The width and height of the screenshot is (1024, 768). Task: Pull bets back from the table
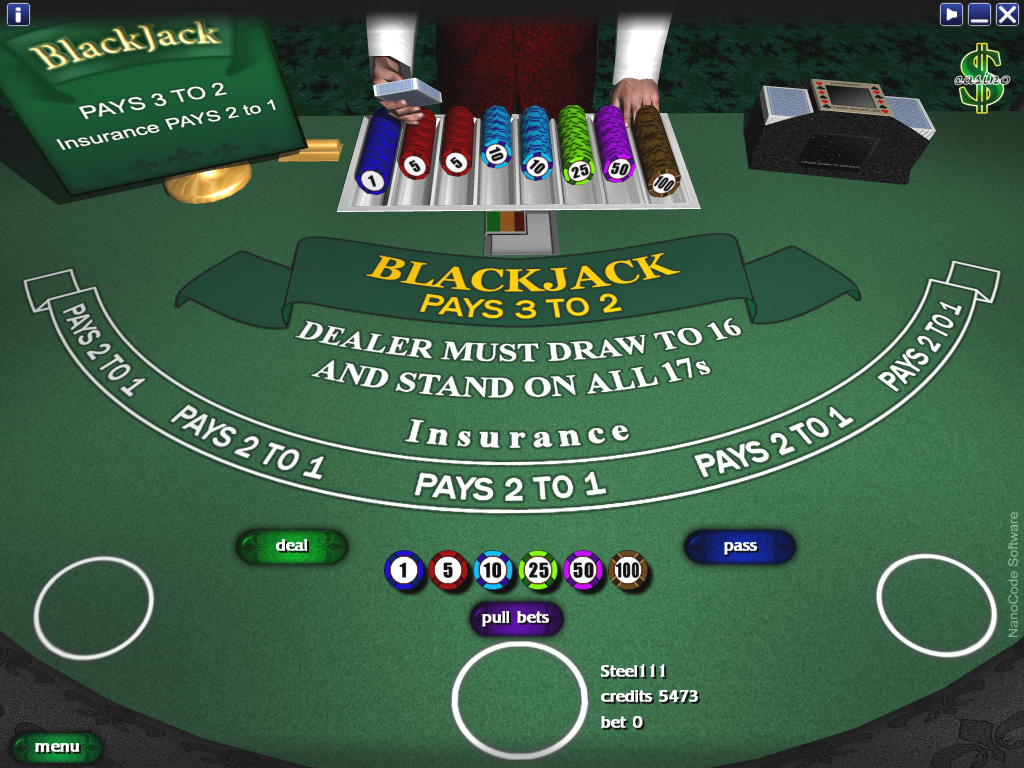tap(516, 618)
